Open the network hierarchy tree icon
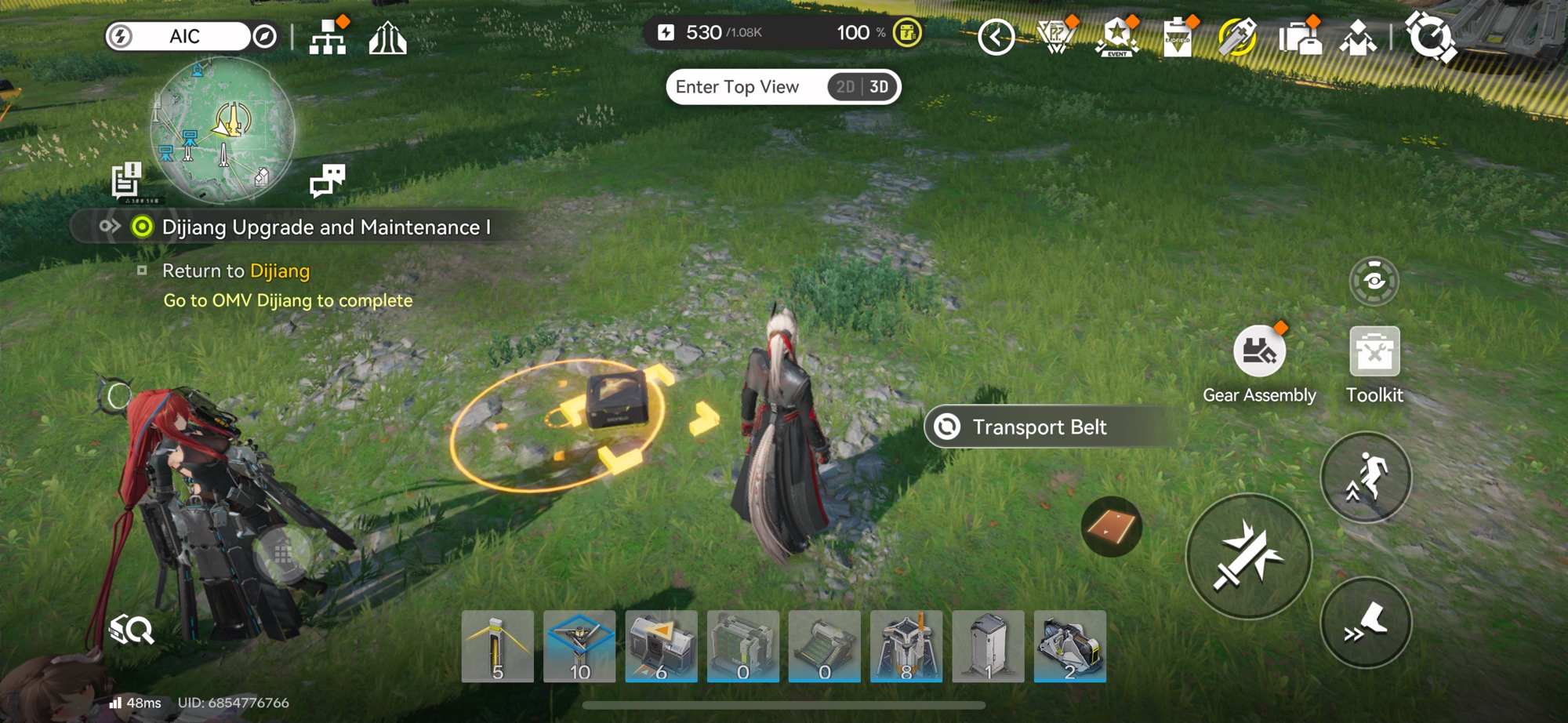1568x723 pixels. 328,37
